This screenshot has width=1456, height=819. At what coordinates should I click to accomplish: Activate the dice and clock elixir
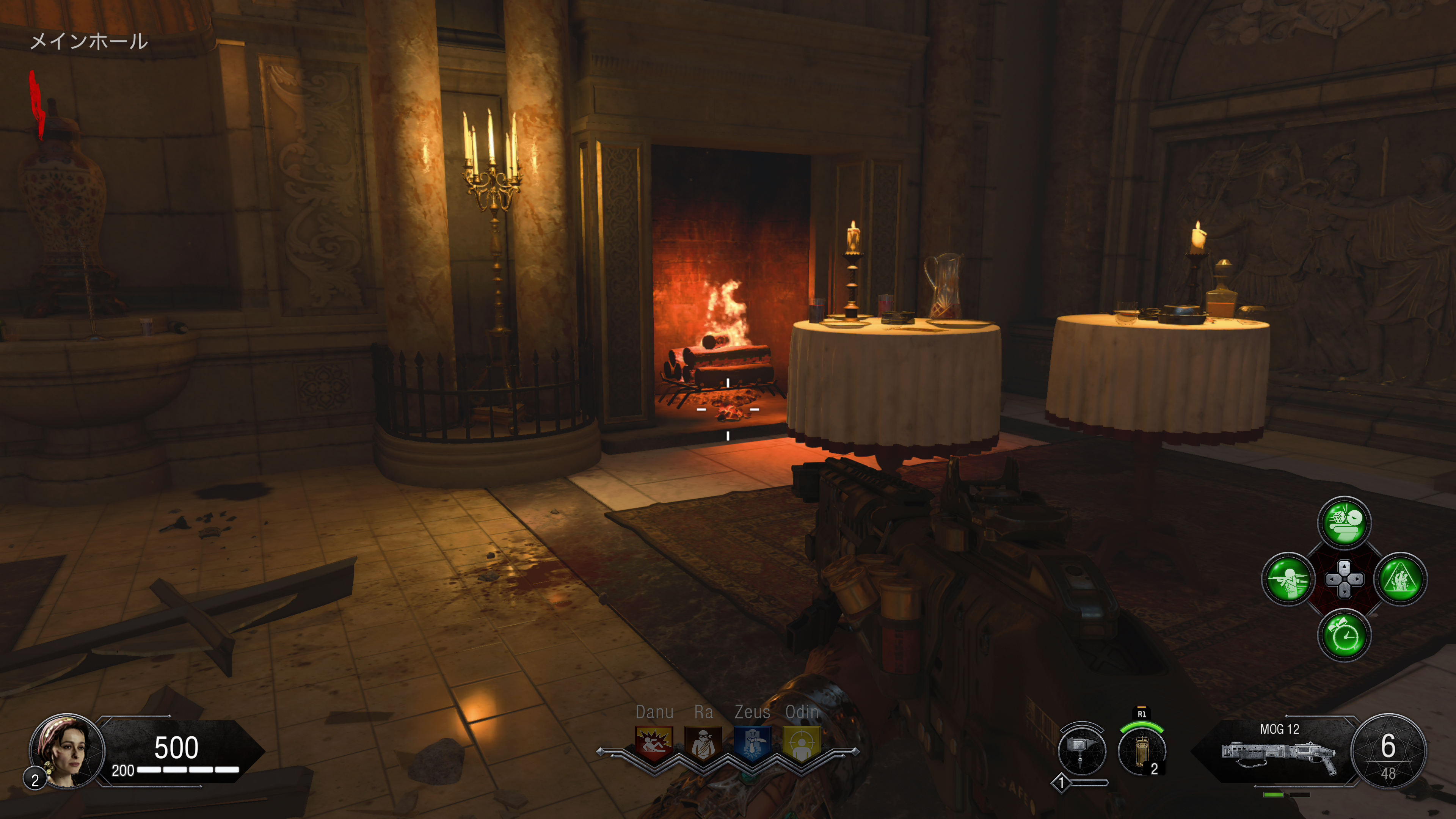(x=1344, y=523)
